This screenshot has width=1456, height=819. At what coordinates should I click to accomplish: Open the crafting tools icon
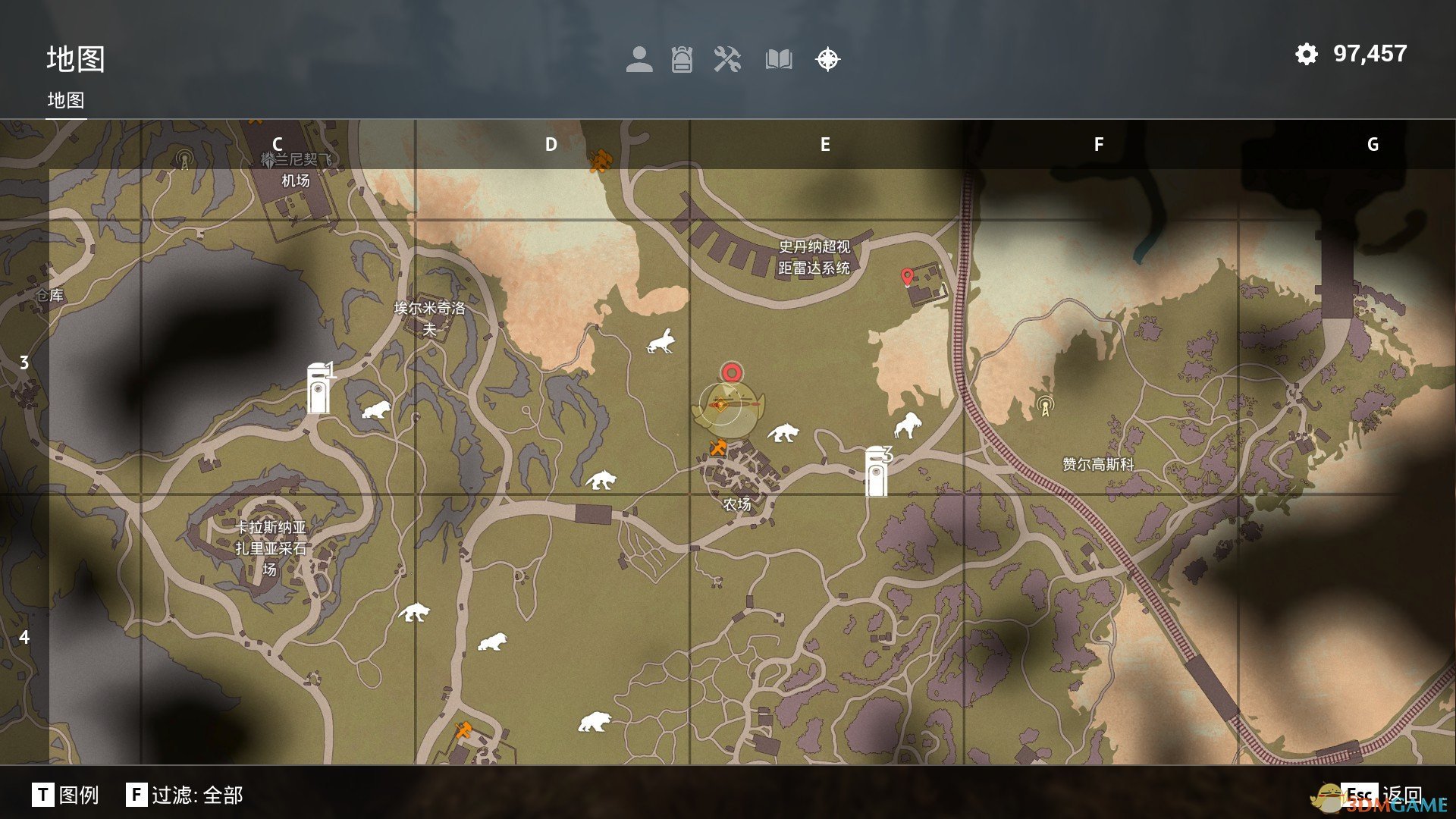click(x=727, y=59)
